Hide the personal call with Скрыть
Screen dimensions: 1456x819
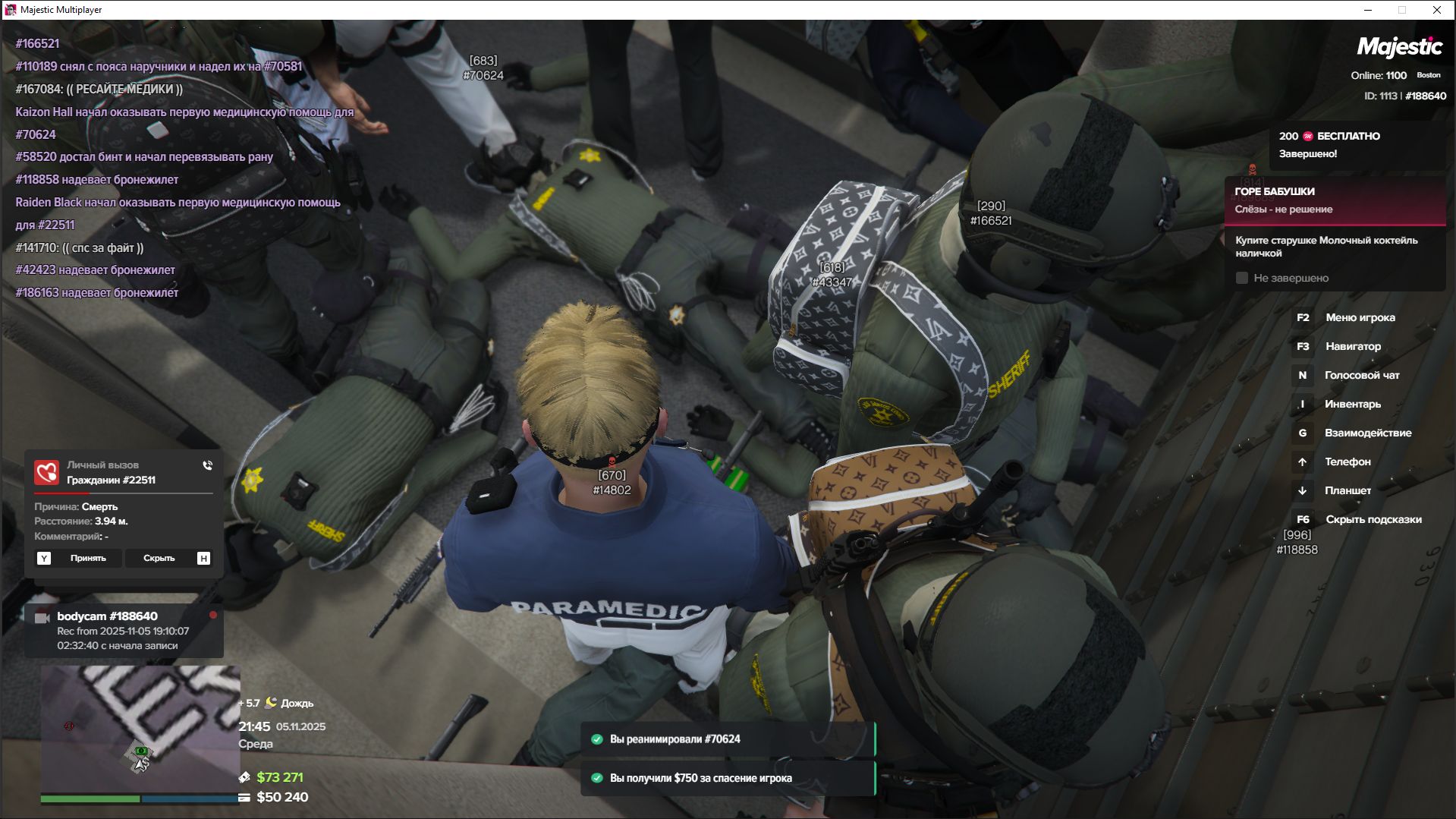pos(159,559)
